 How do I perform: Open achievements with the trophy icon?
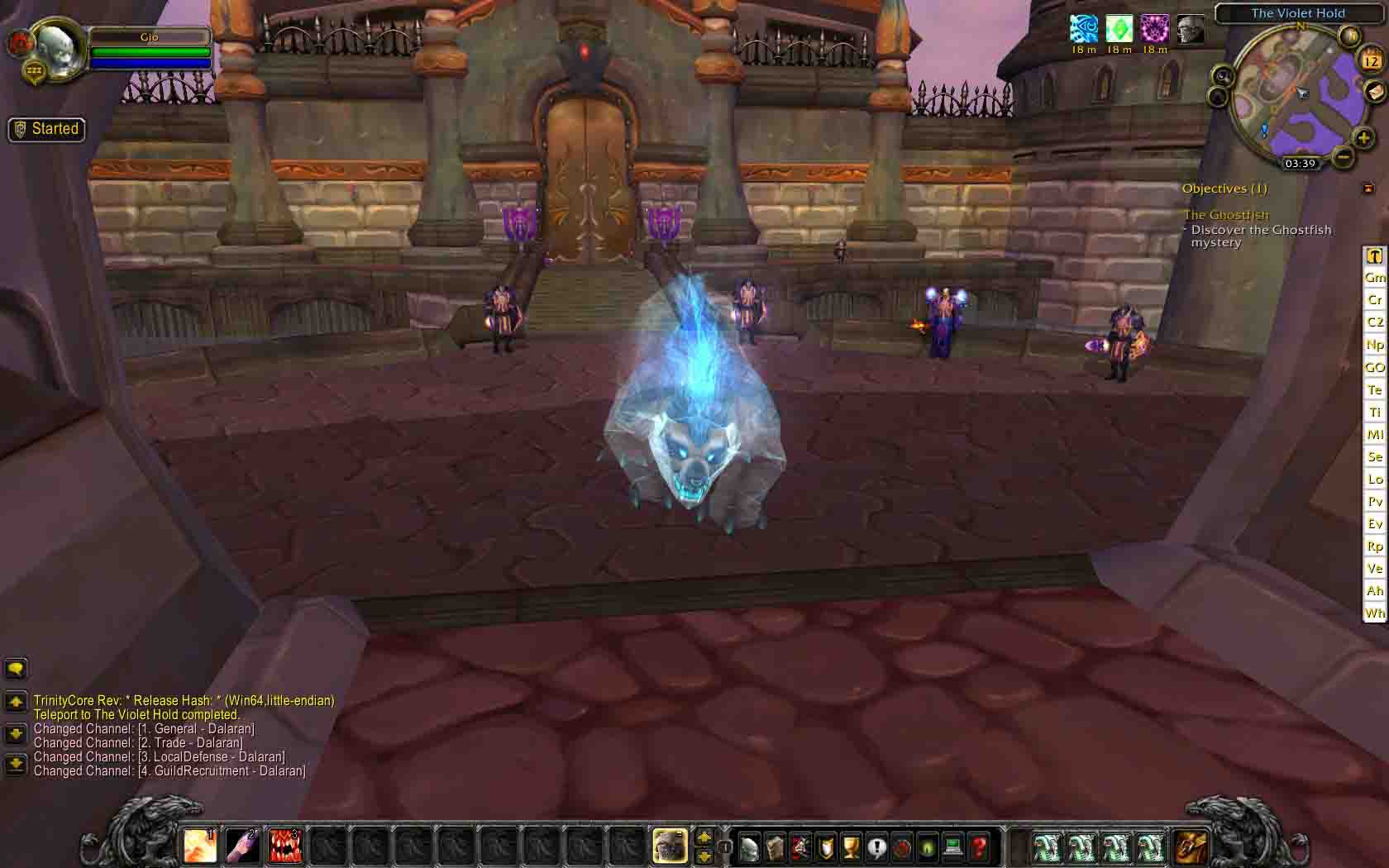852,845
